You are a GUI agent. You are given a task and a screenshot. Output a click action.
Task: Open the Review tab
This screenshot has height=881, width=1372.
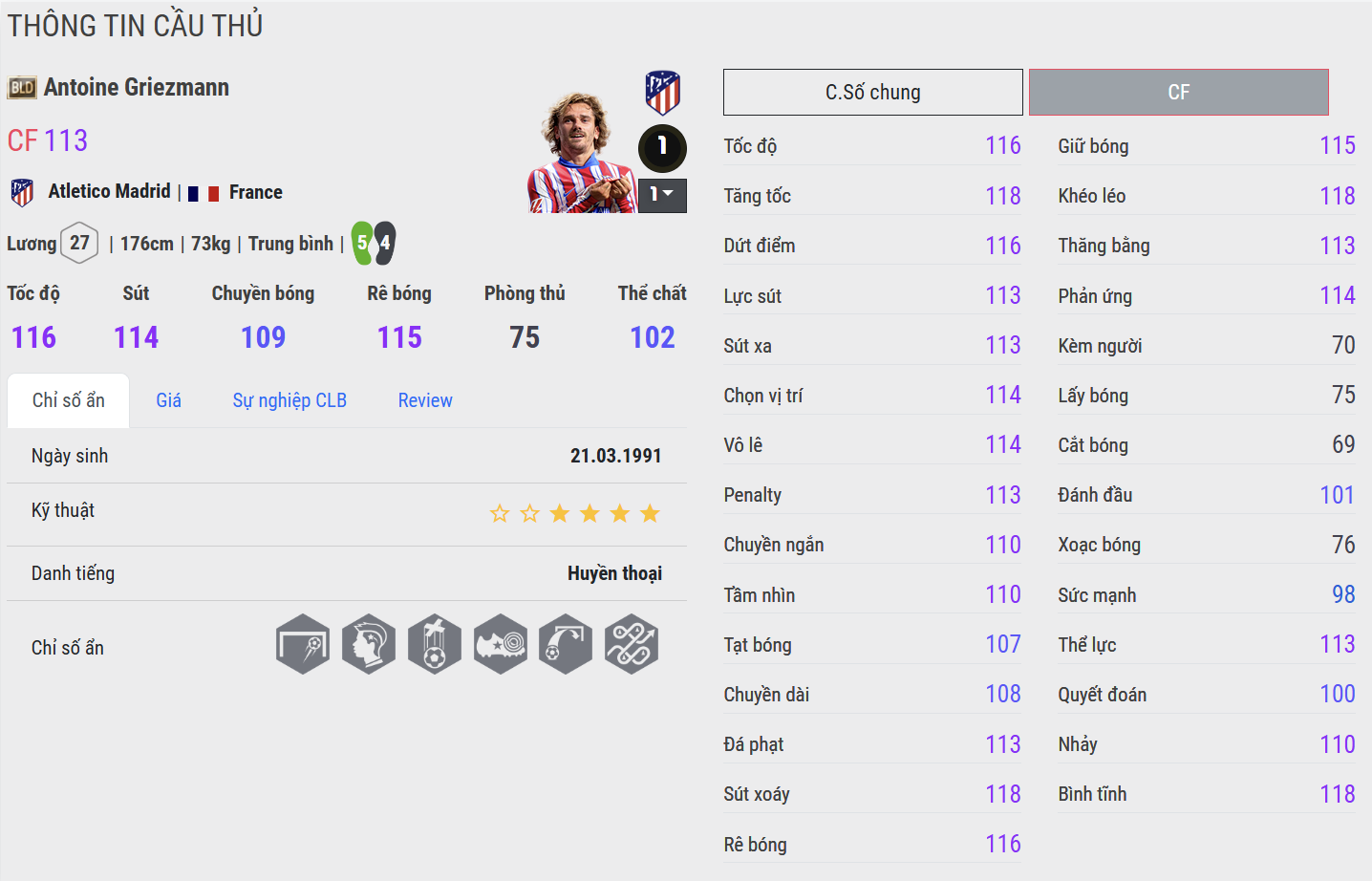425,400
